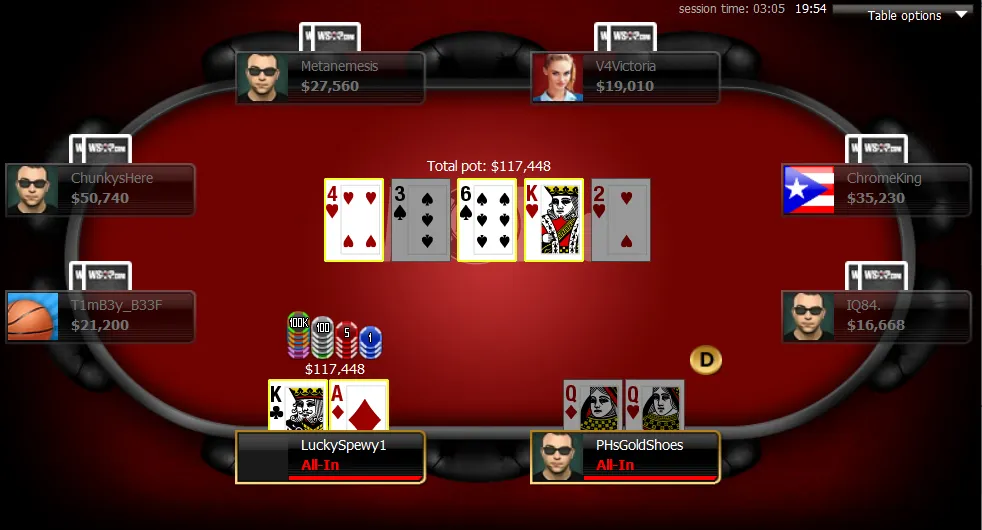Select T1mB3y_B33F's player panel
The image size is (982, 530).
(100, 316)
